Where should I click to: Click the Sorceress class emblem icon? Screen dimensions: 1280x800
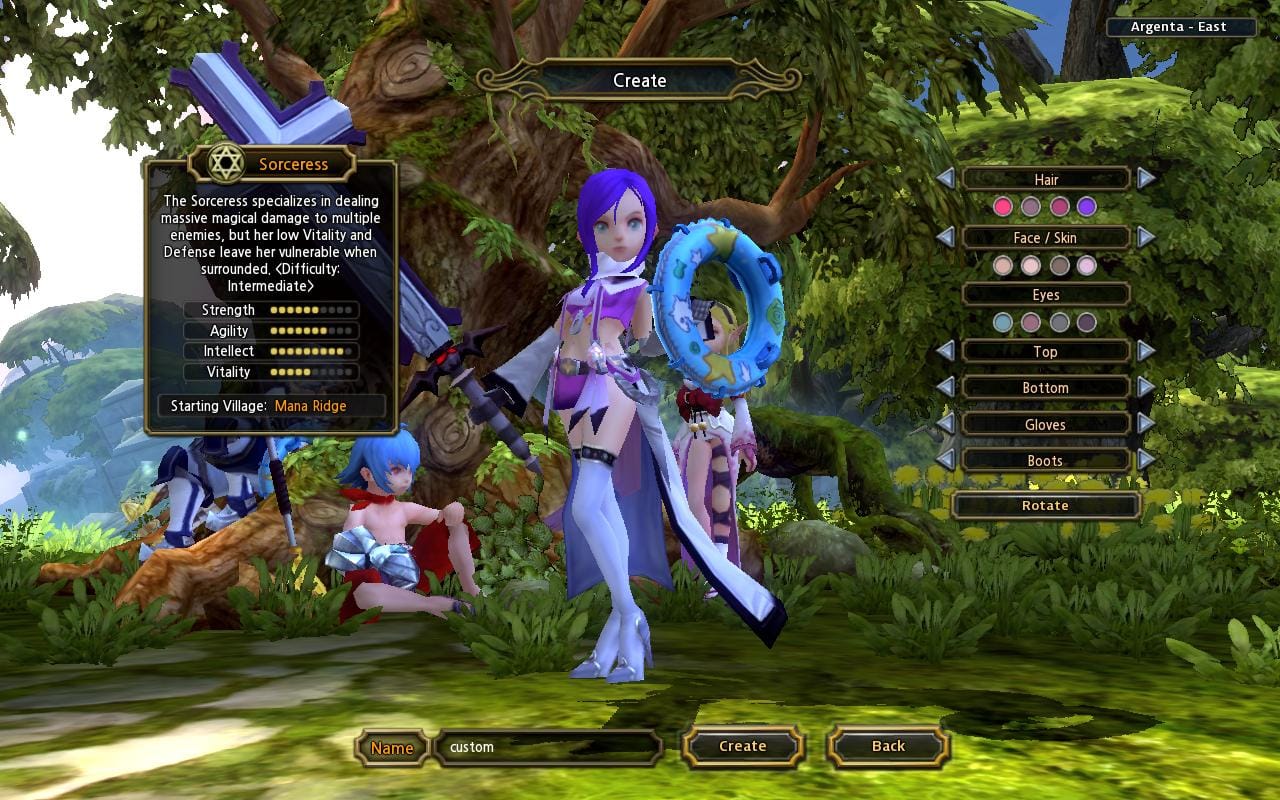point(227,163)
